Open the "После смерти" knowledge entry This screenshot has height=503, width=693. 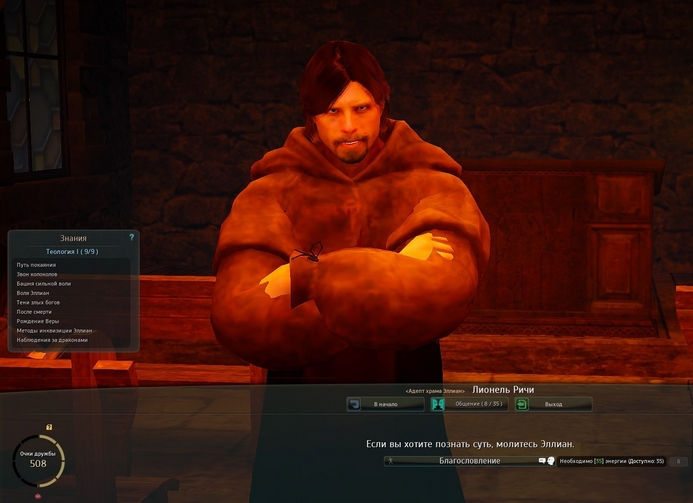click(x=35, y=312)
